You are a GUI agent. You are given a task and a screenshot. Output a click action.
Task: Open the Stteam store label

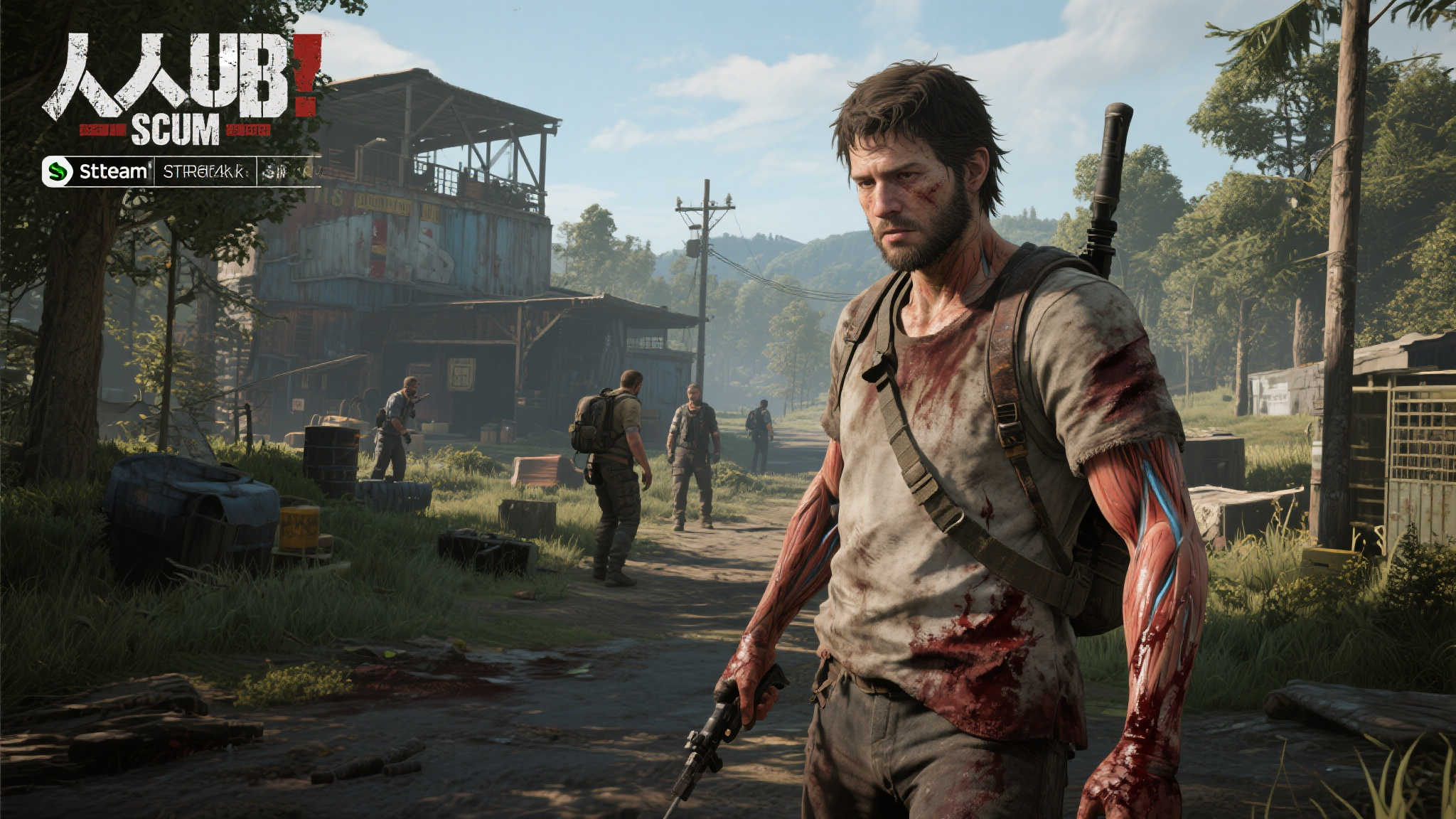pos(113,171)
